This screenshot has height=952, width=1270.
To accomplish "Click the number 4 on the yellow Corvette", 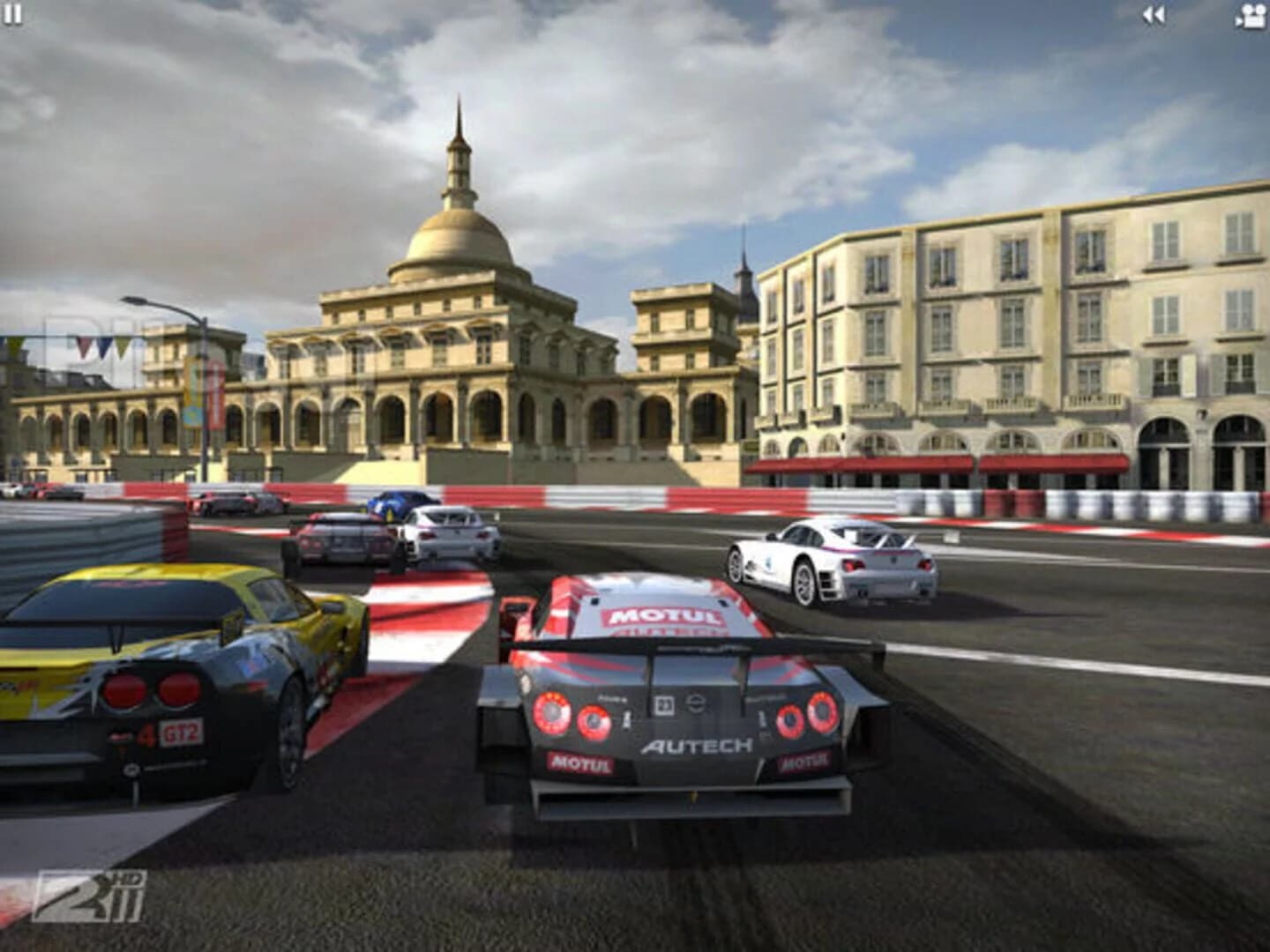I will tap(148, 735).
